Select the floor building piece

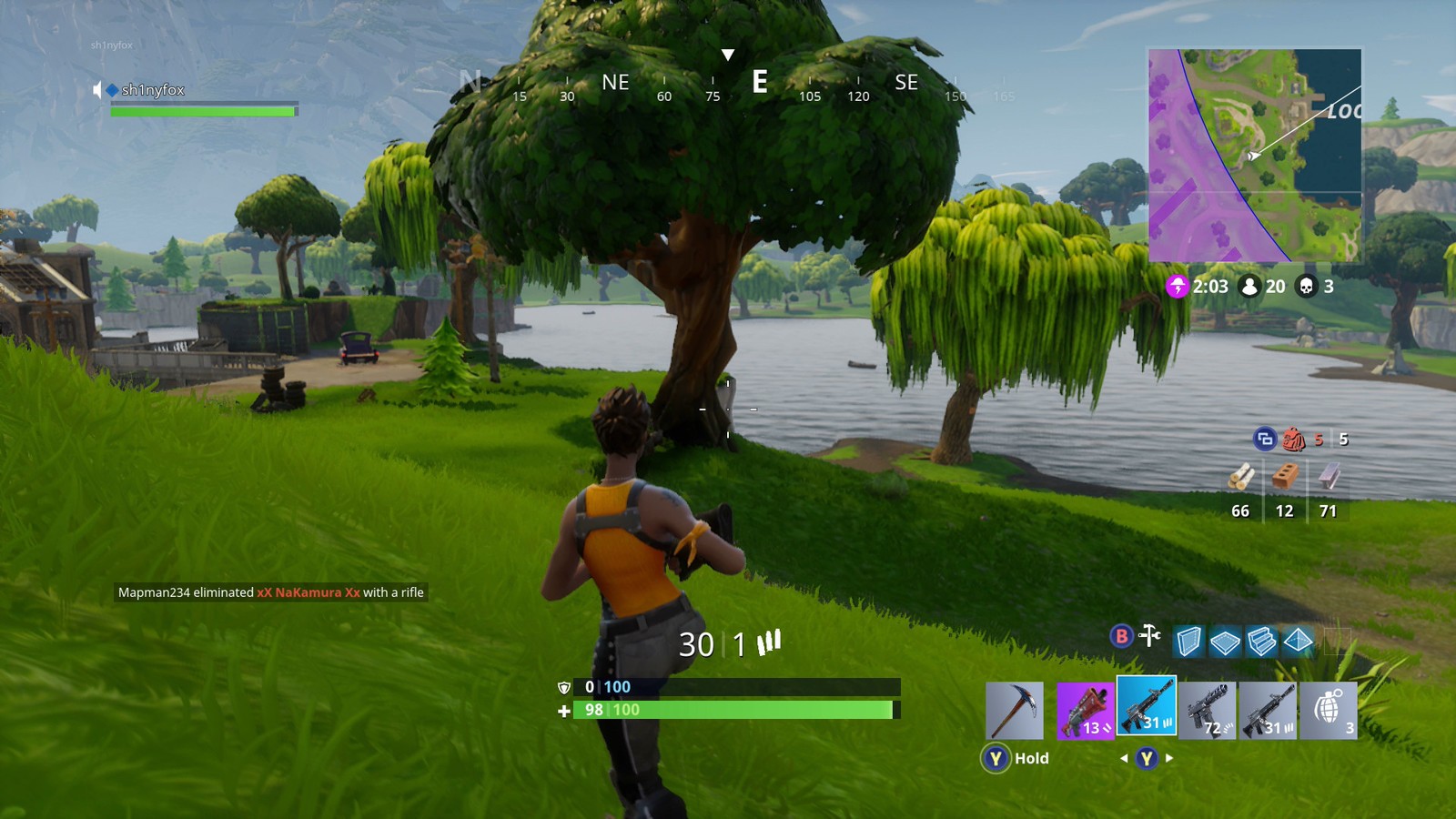[1225, 642]
